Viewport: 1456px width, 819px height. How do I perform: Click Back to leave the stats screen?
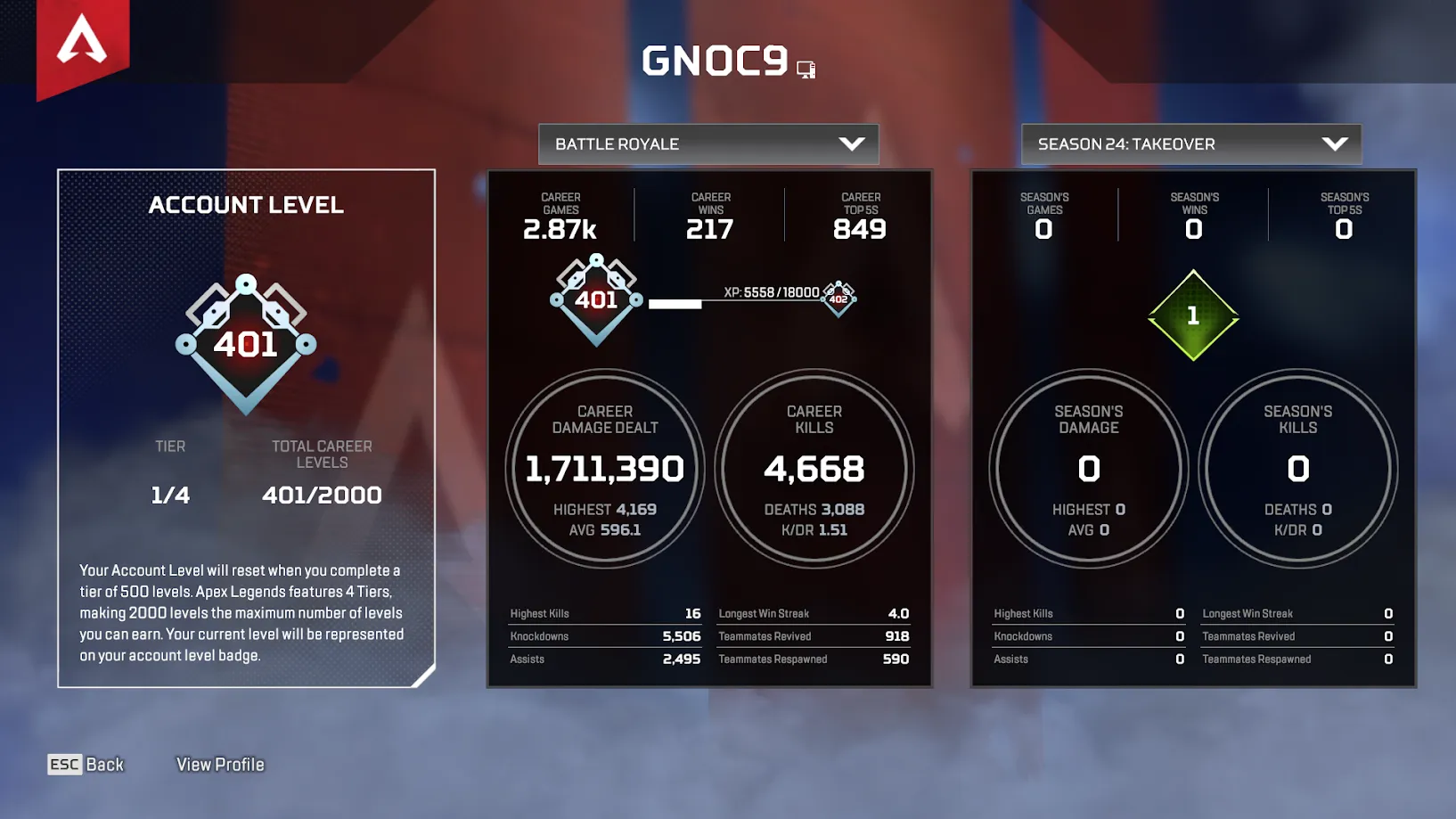(86, 764)
